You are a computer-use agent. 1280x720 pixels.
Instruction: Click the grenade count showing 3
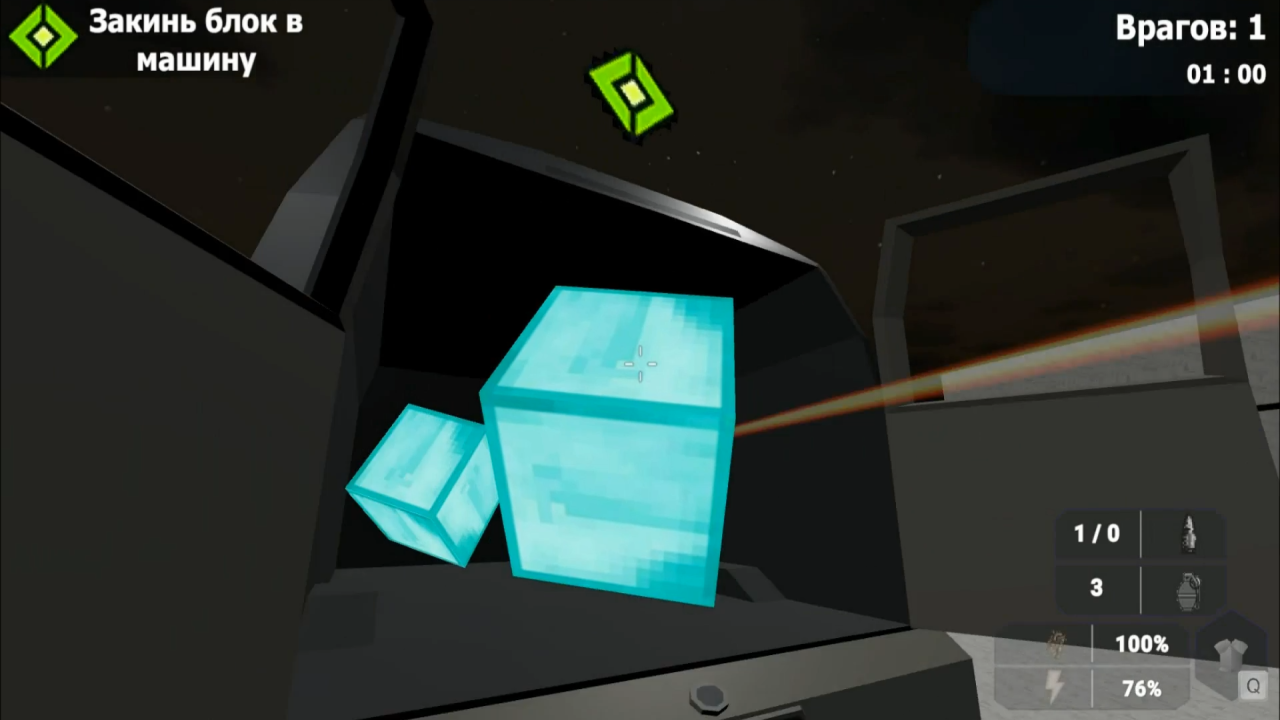pos(1097,588)
